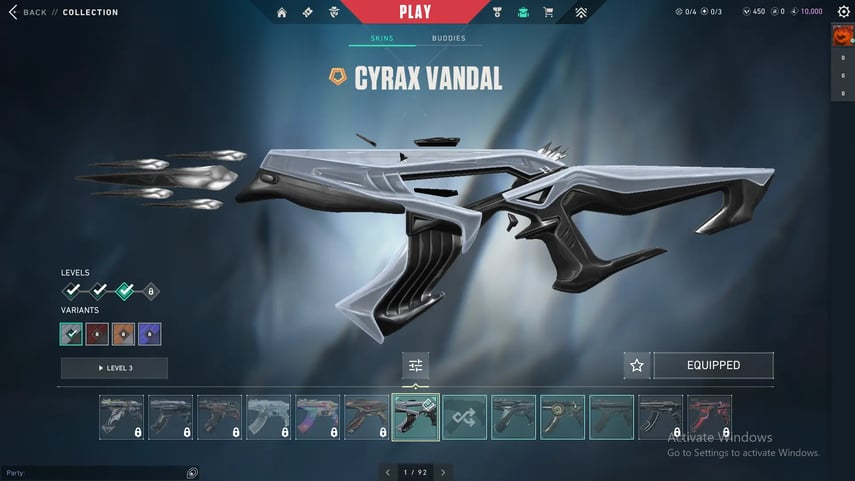Go to the next skin page arrow
The height and width of the screenshot is (481, 855).
tap(443, 472)
